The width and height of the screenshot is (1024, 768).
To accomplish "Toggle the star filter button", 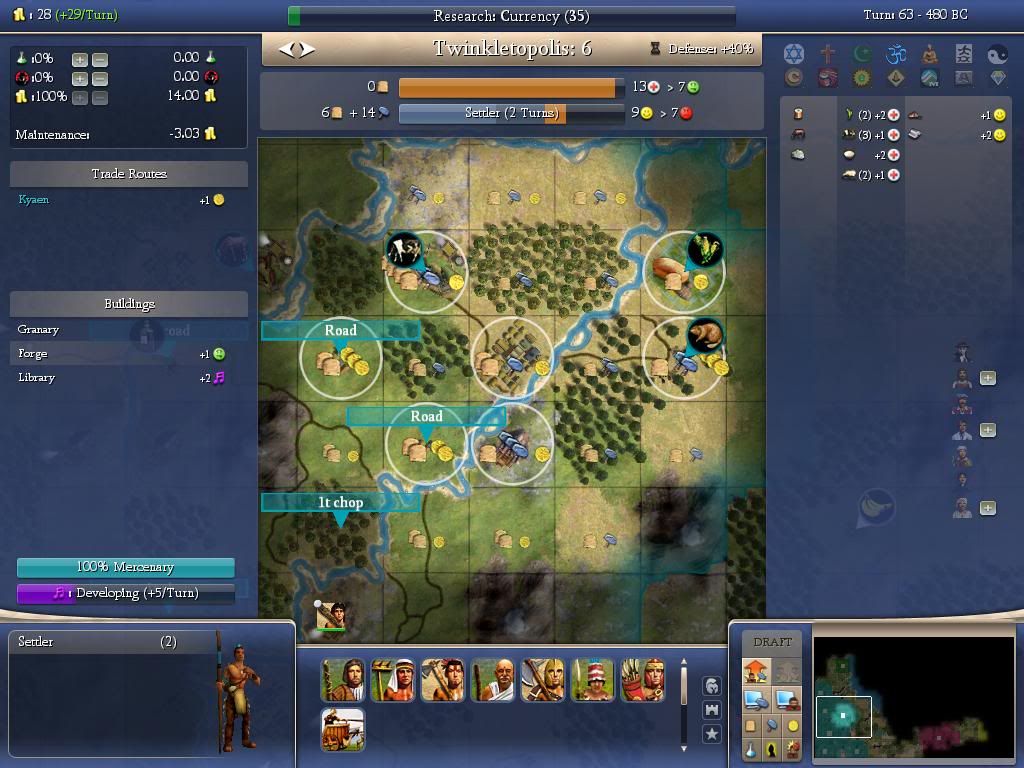I will 711,734.
